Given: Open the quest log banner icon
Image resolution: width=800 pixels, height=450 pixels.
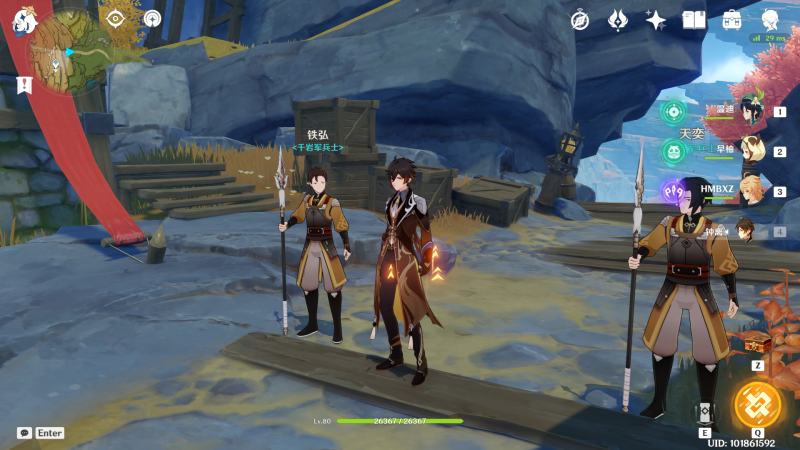Looking at the screenshot, I should tap(23, 87).
